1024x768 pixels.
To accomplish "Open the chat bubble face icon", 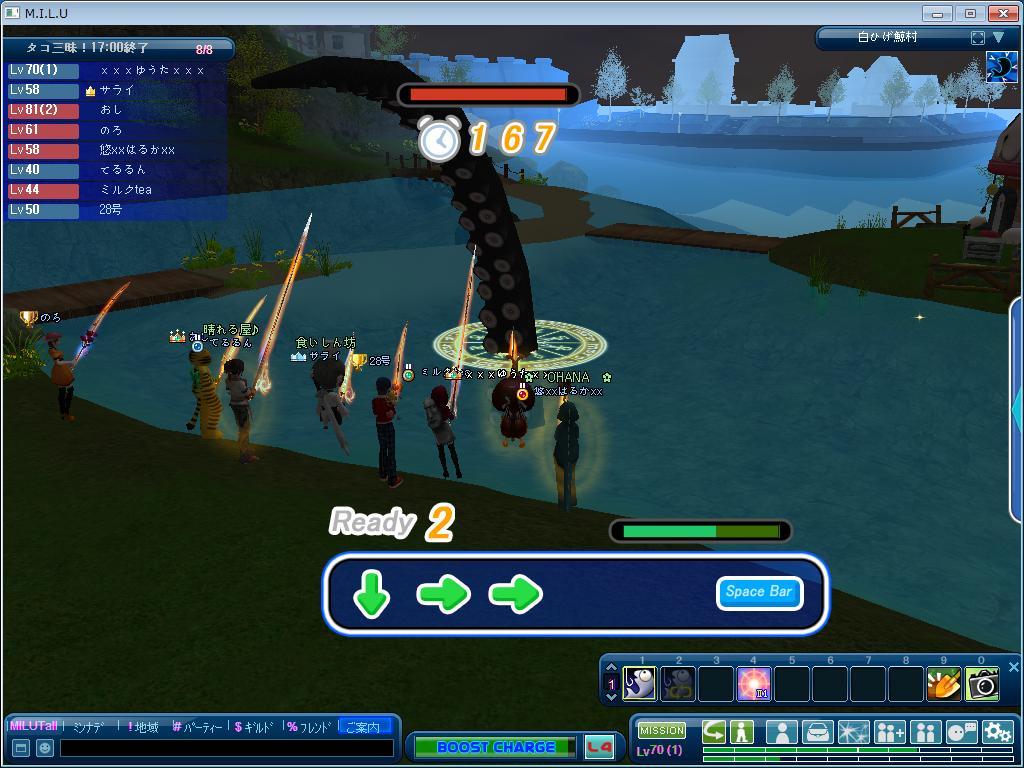I will tap(961, 732).
